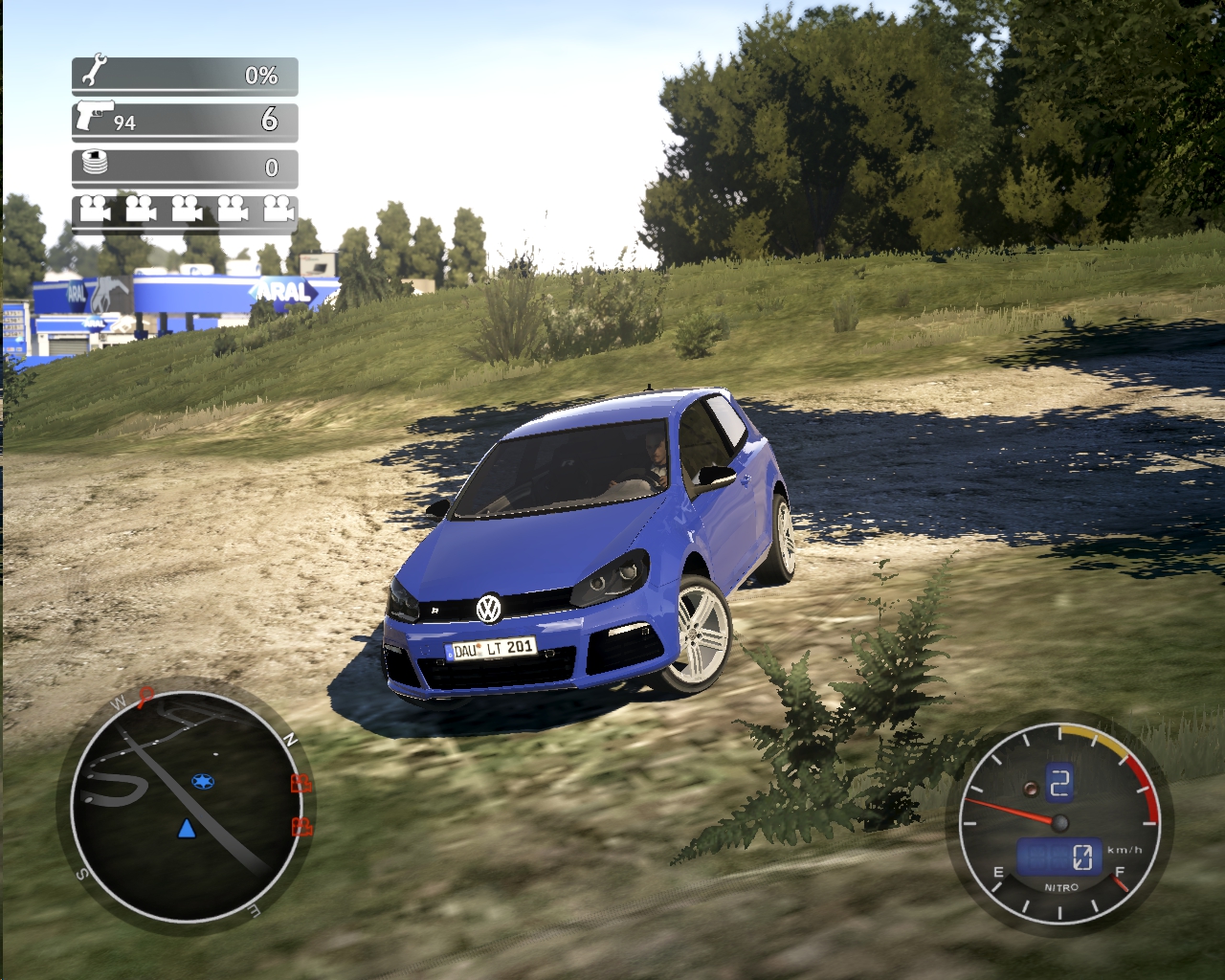Click the coin stack icon

(x=95, y=164)
